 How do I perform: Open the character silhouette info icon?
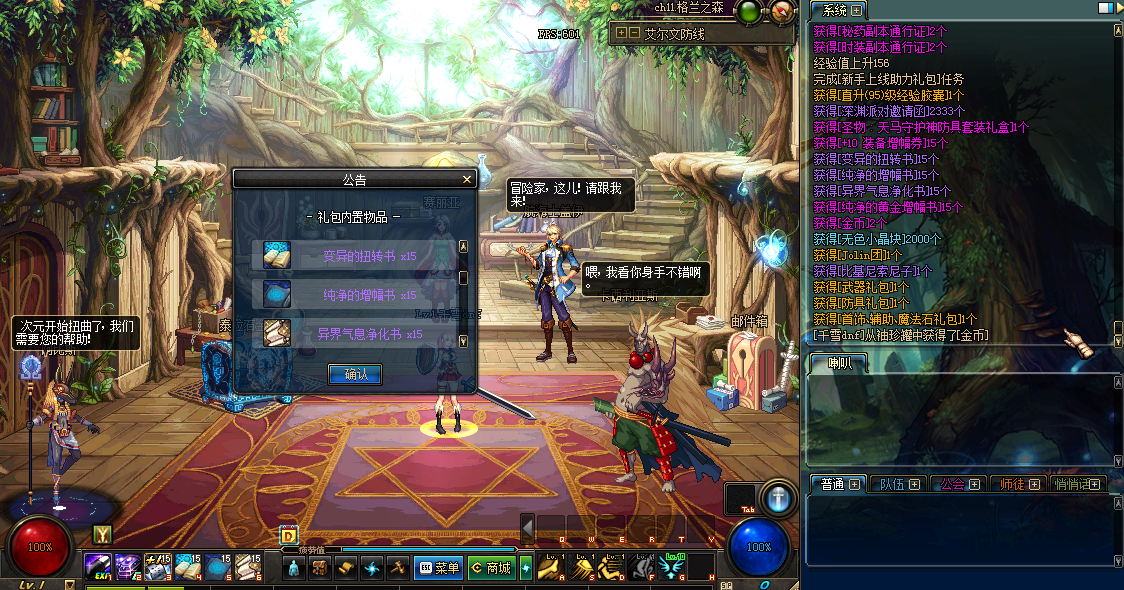coord(294,568)
